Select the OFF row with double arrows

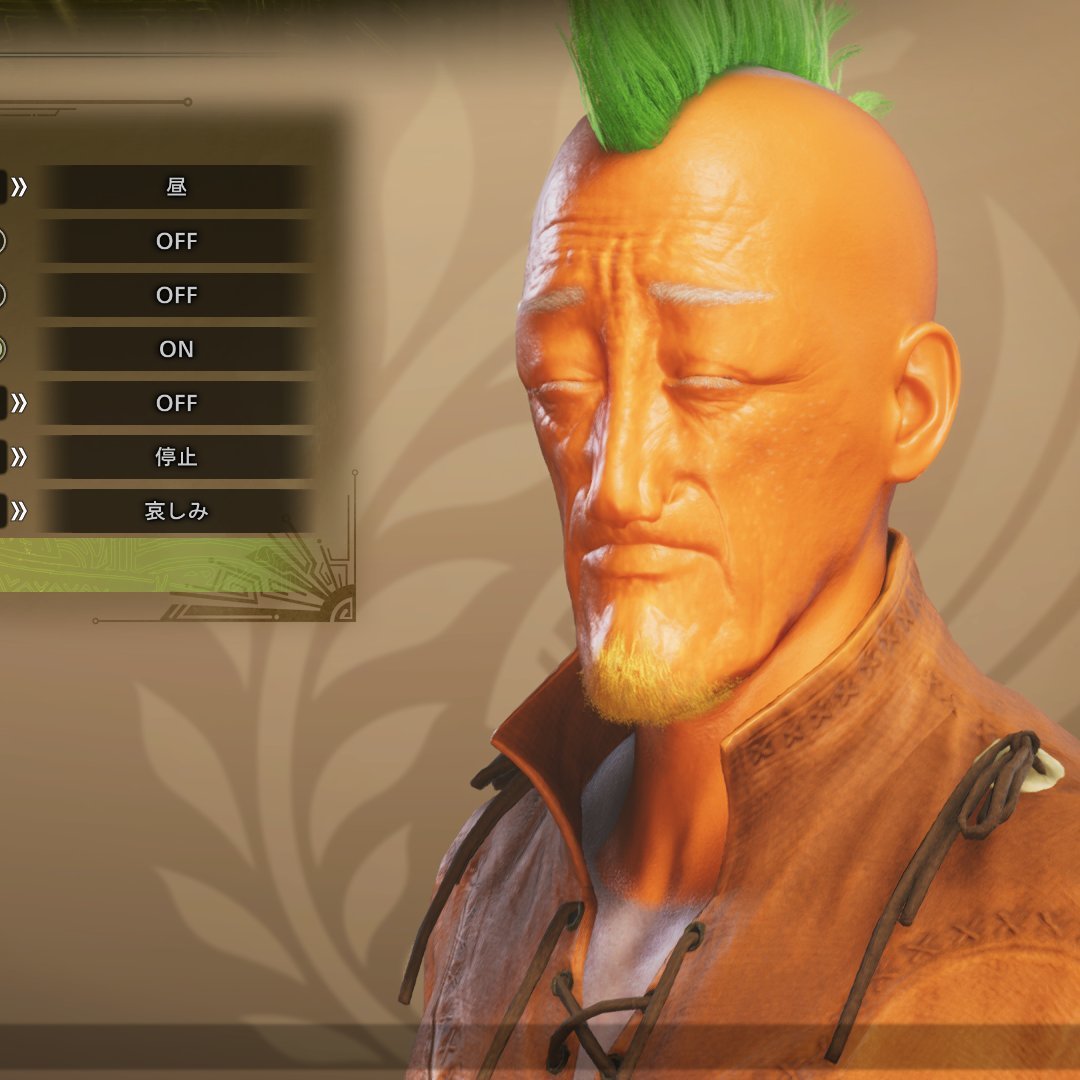tap(176, 403)
